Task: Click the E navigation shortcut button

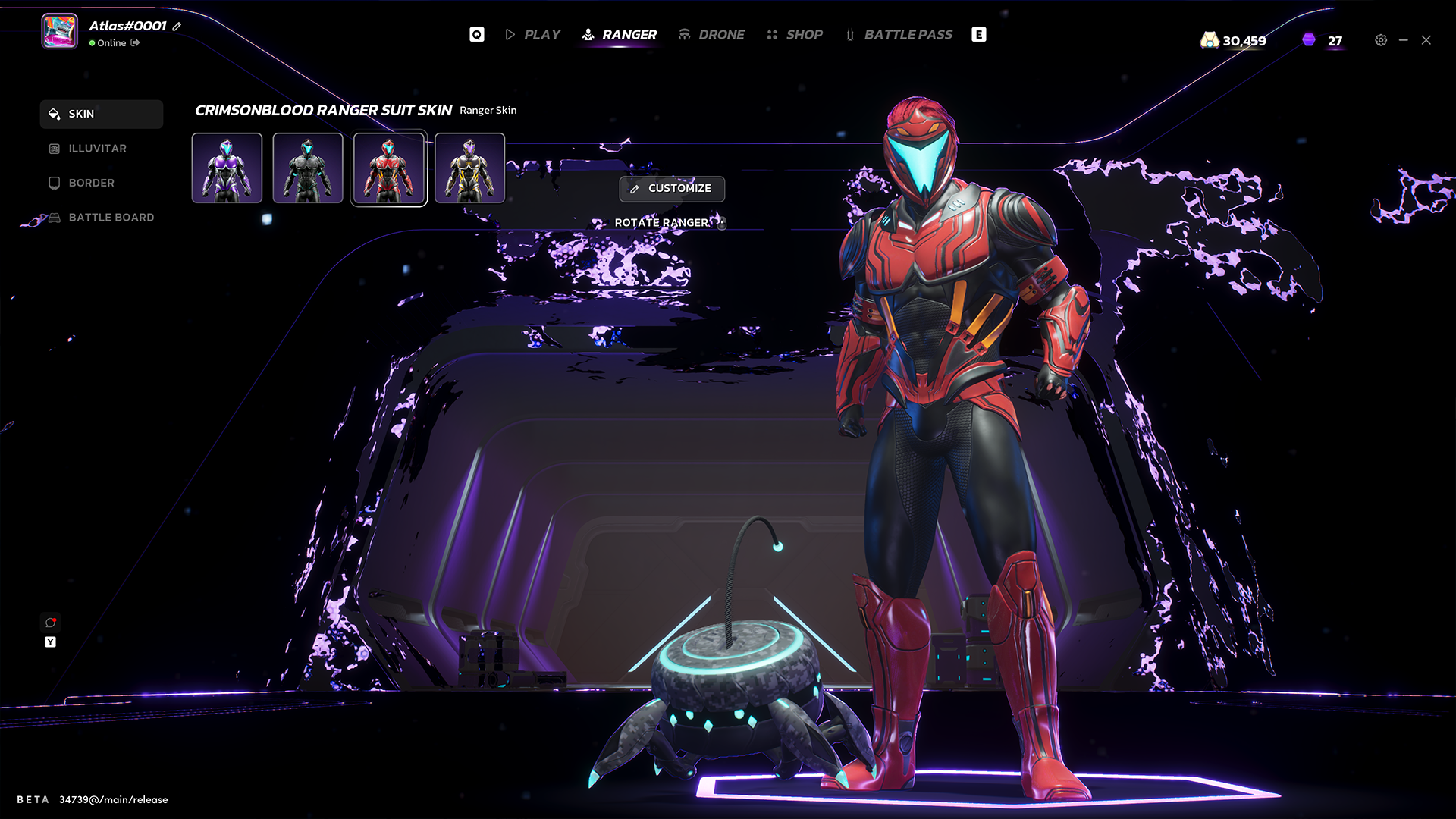Action: tap(979, 34)
